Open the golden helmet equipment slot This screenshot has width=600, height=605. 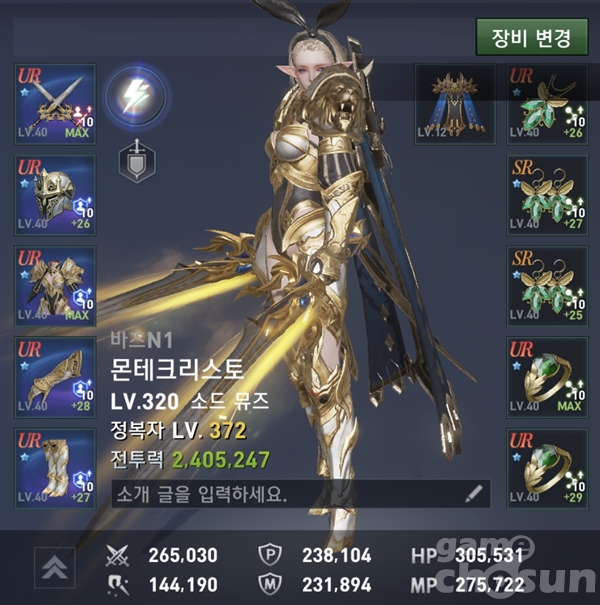tap(55, 196)
